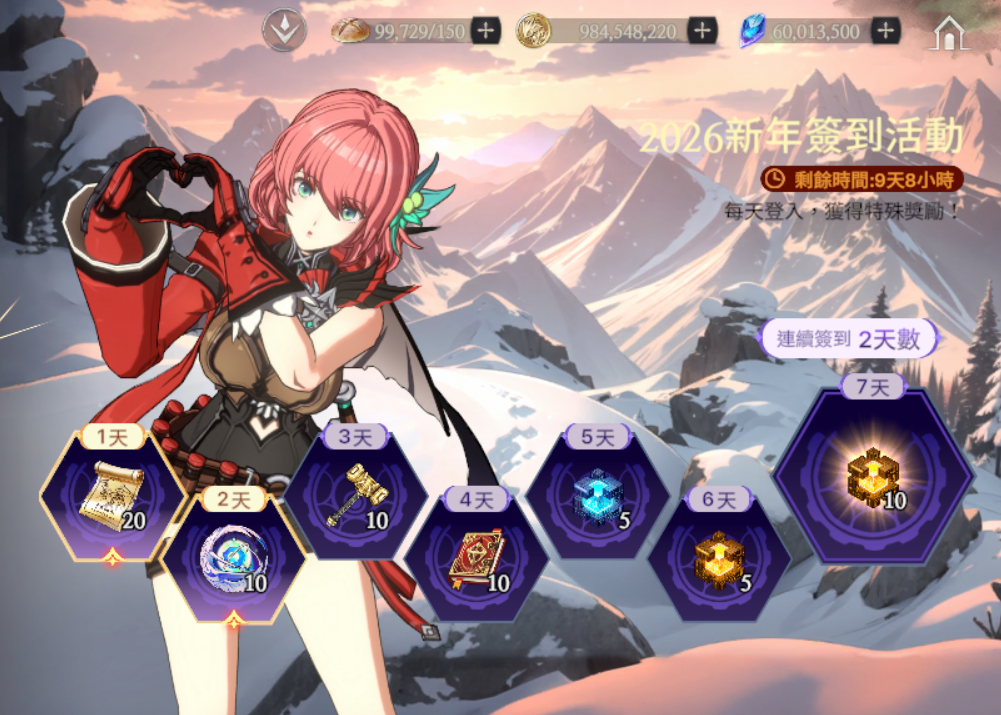
Task: Buy blue crystals with plus button
Action: pyautogui.click(x=885, y=31)
